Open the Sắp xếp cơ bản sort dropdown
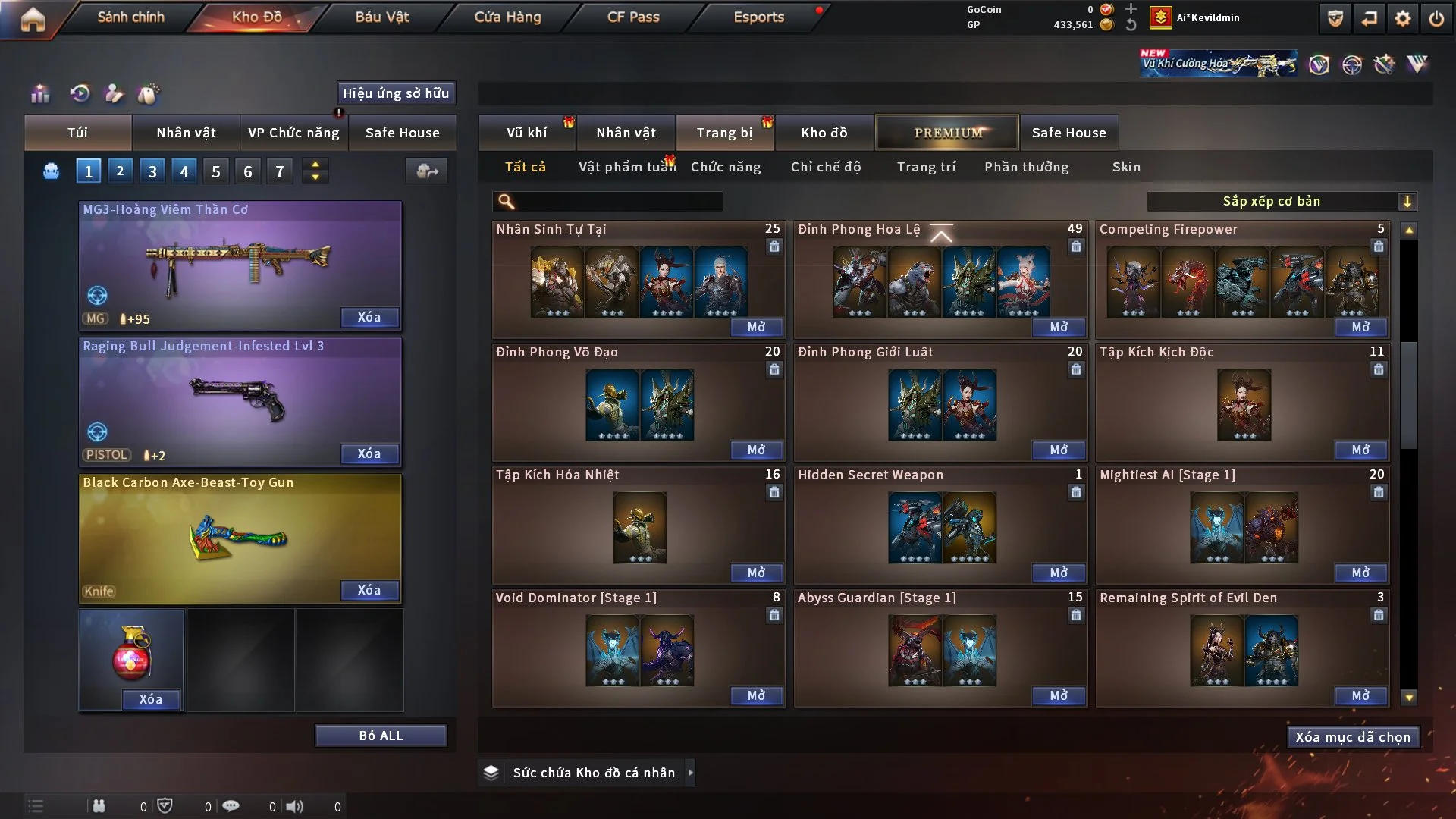The width and height of the screenshot is (1456, 819). pos(1281,201)
